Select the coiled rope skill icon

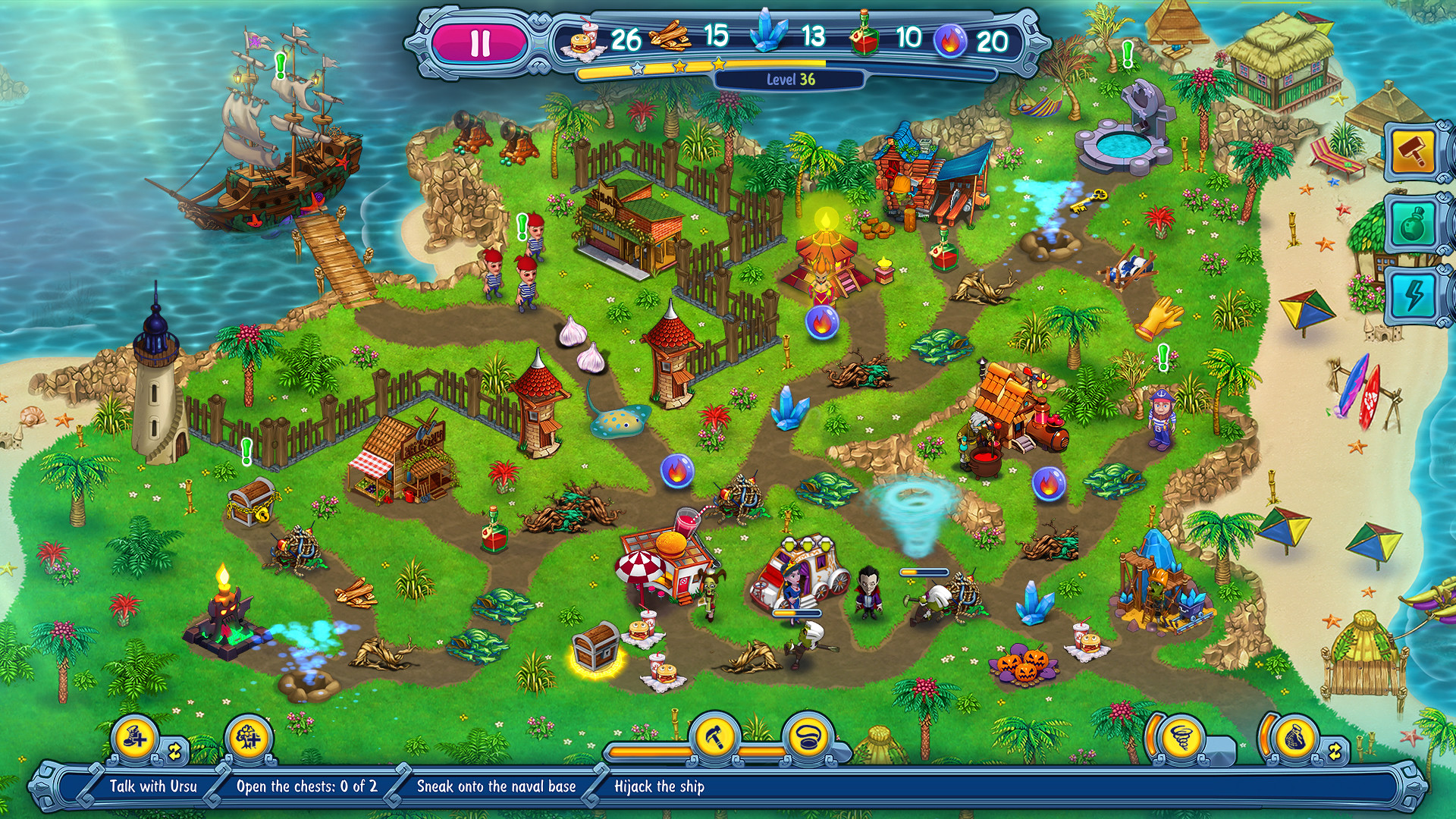(x=808, y=736)
